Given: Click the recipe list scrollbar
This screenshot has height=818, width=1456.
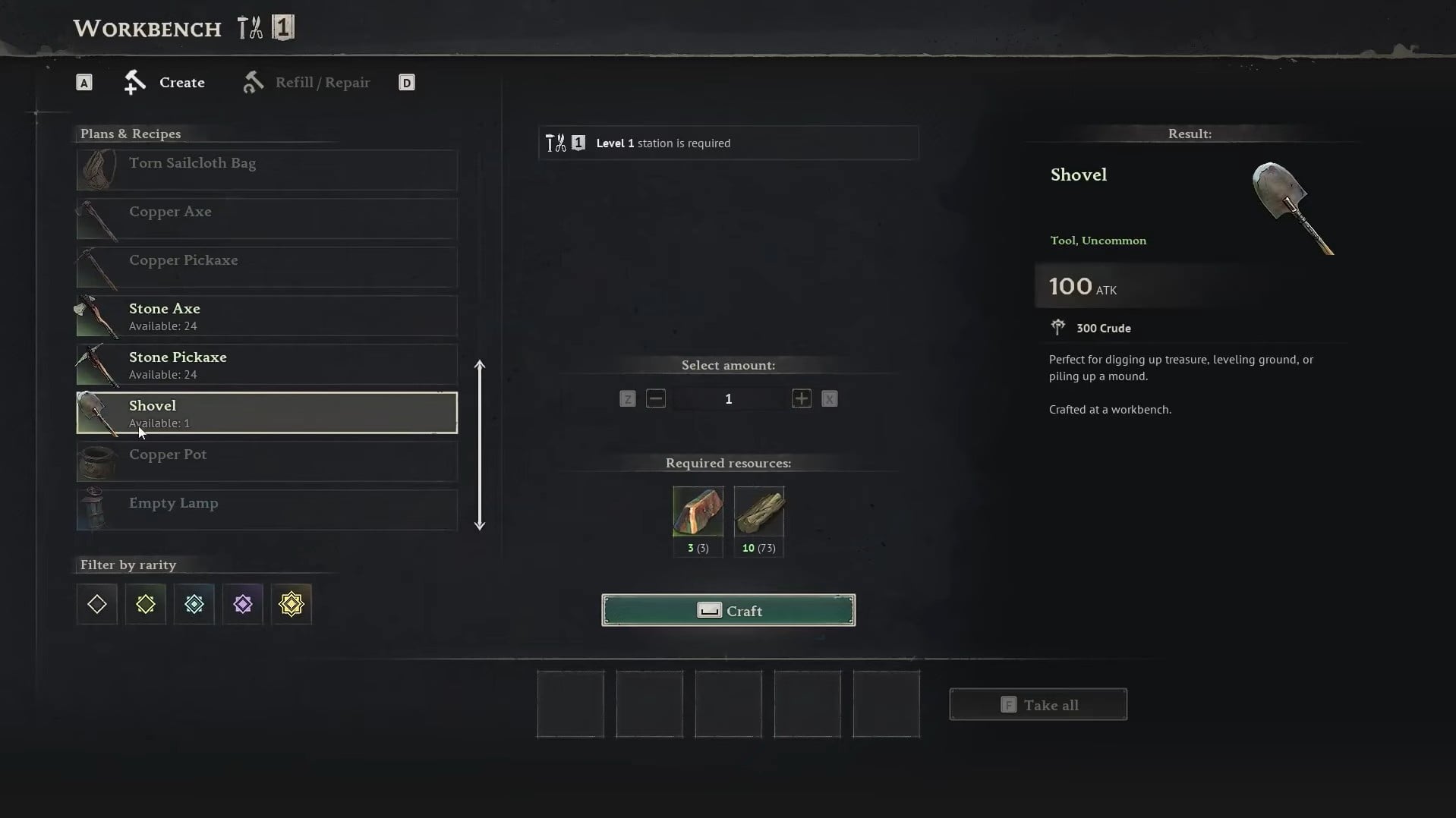Looking at the screenshot, I should [x=480, y=445].
